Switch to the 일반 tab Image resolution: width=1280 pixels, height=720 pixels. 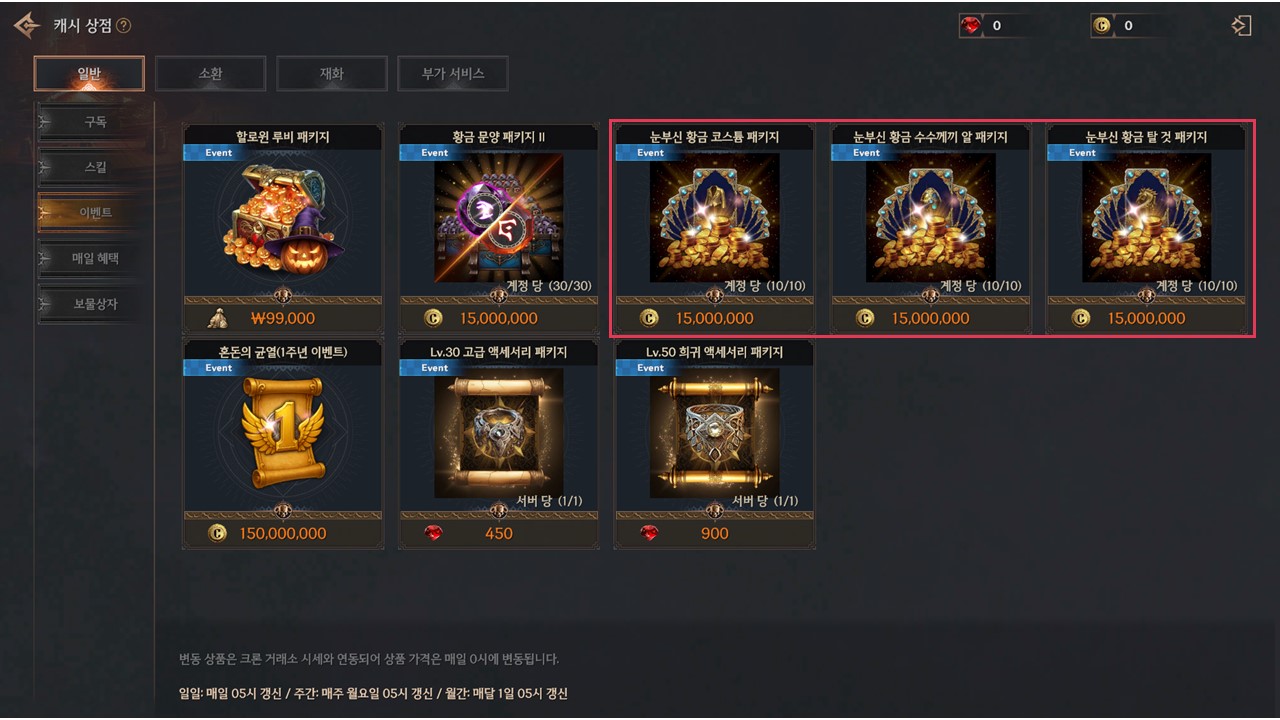point(89,73)
